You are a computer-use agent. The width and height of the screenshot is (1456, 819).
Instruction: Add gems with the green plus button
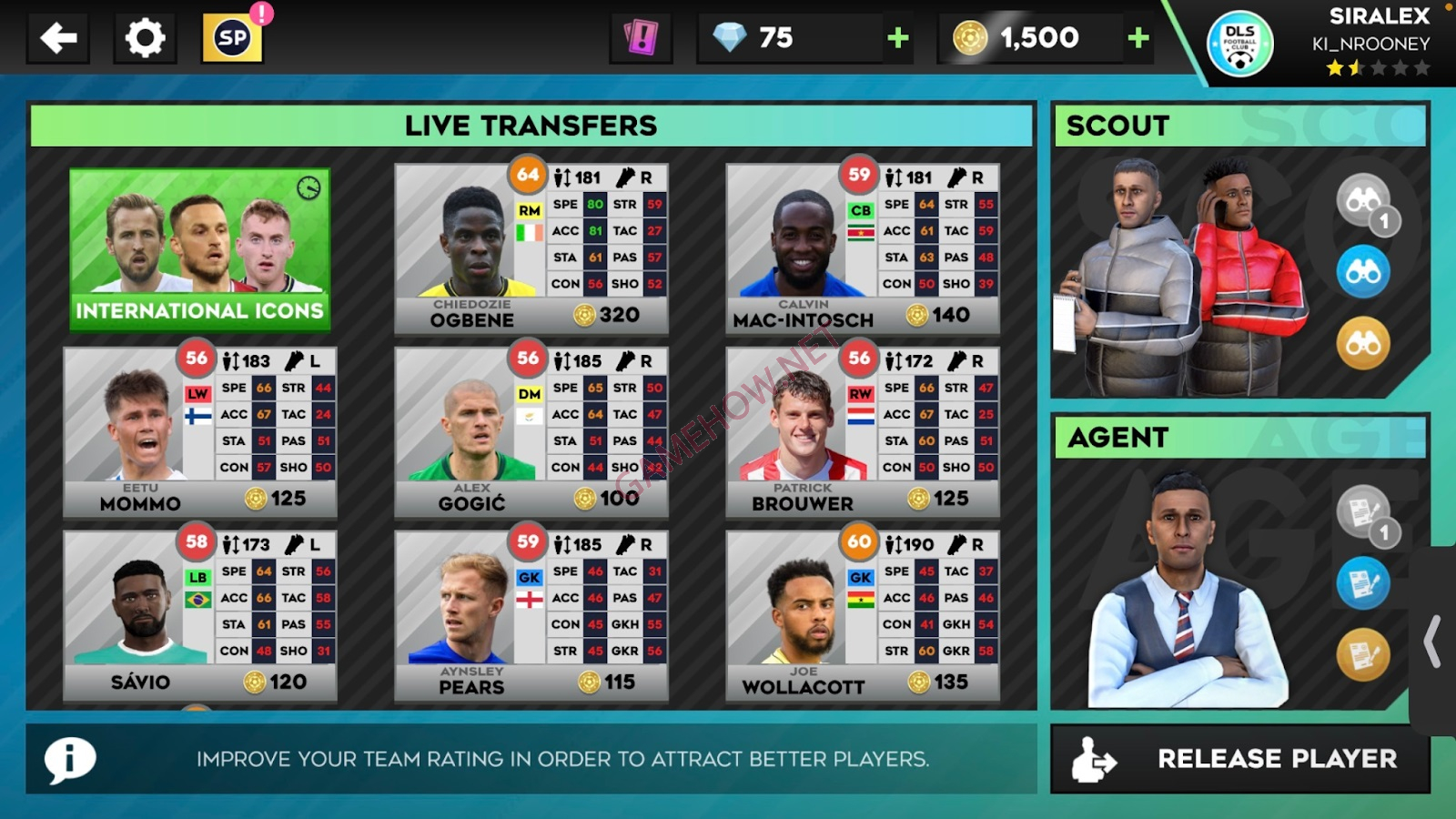(897, 37)
